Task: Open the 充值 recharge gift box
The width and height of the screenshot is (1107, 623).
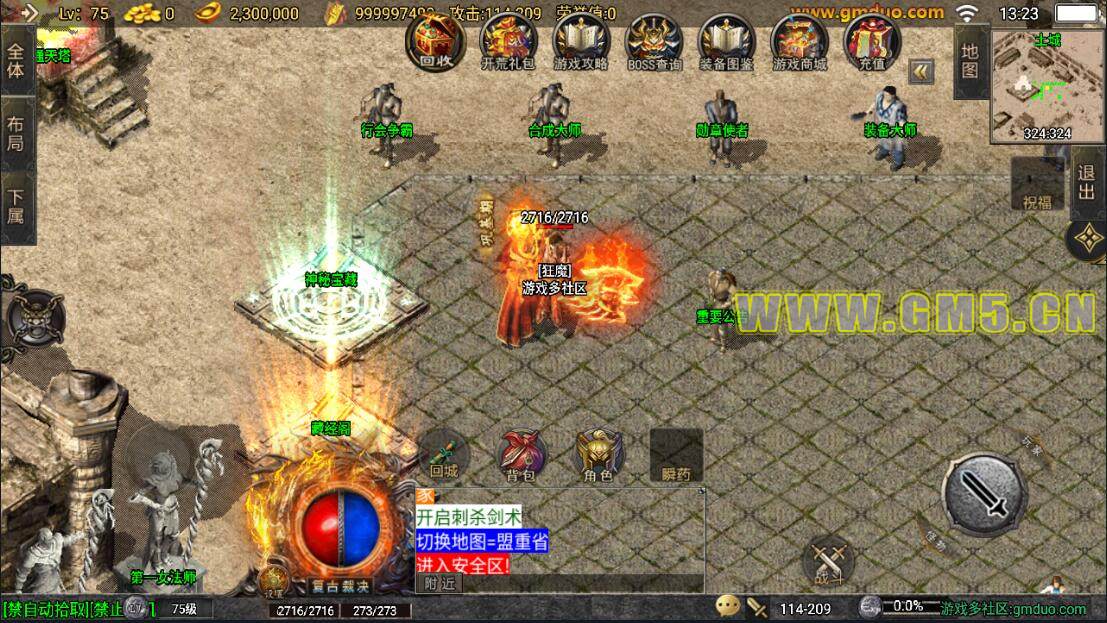Action: tap(872, 42)
